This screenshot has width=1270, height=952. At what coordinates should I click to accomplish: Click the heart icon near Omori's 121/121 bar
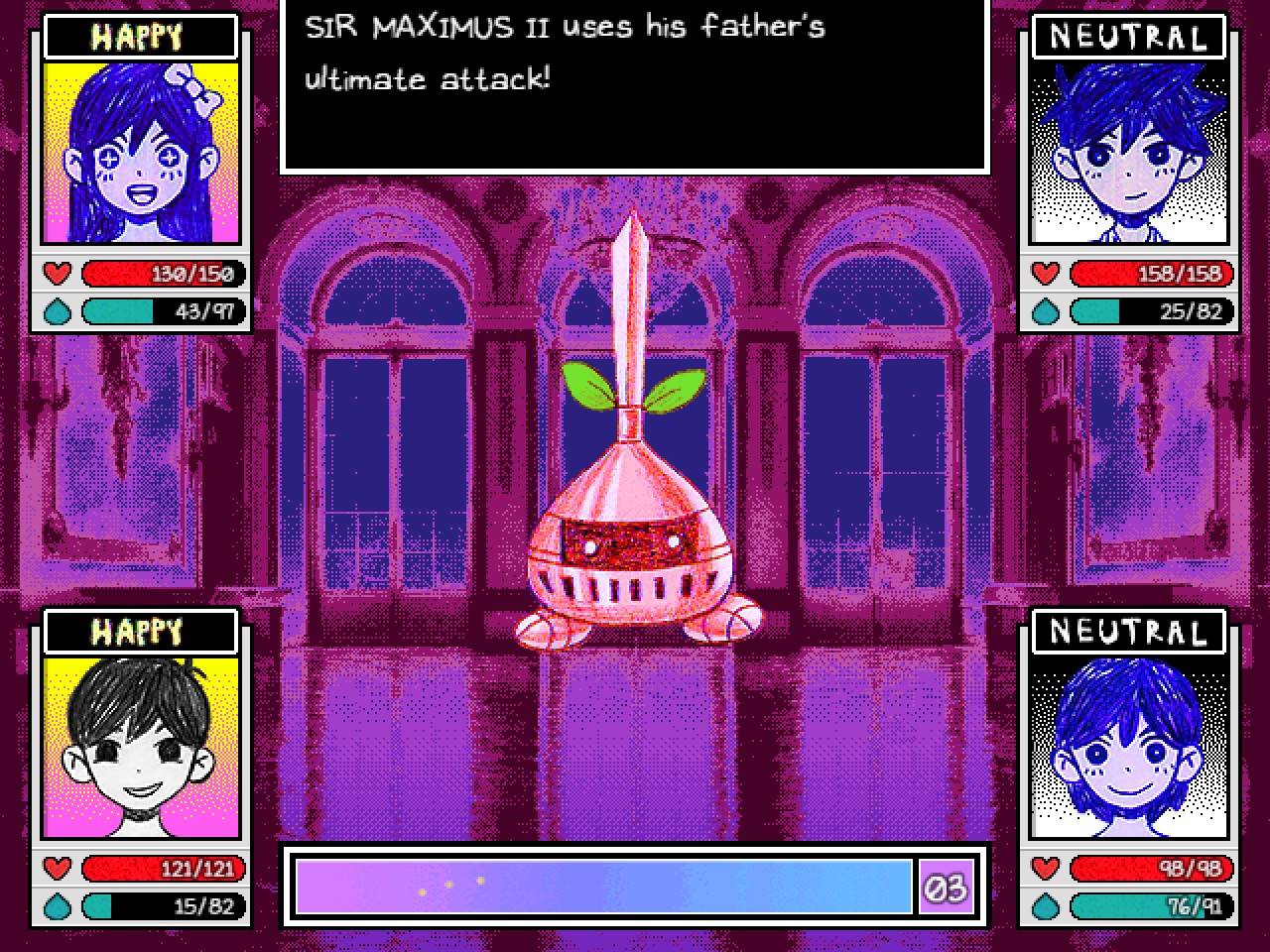[58, 869]
